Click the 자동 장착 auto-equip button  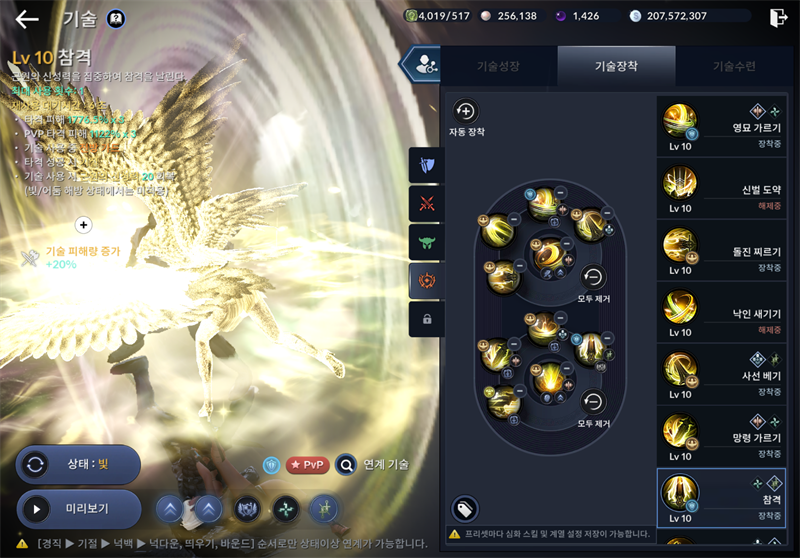465,112
